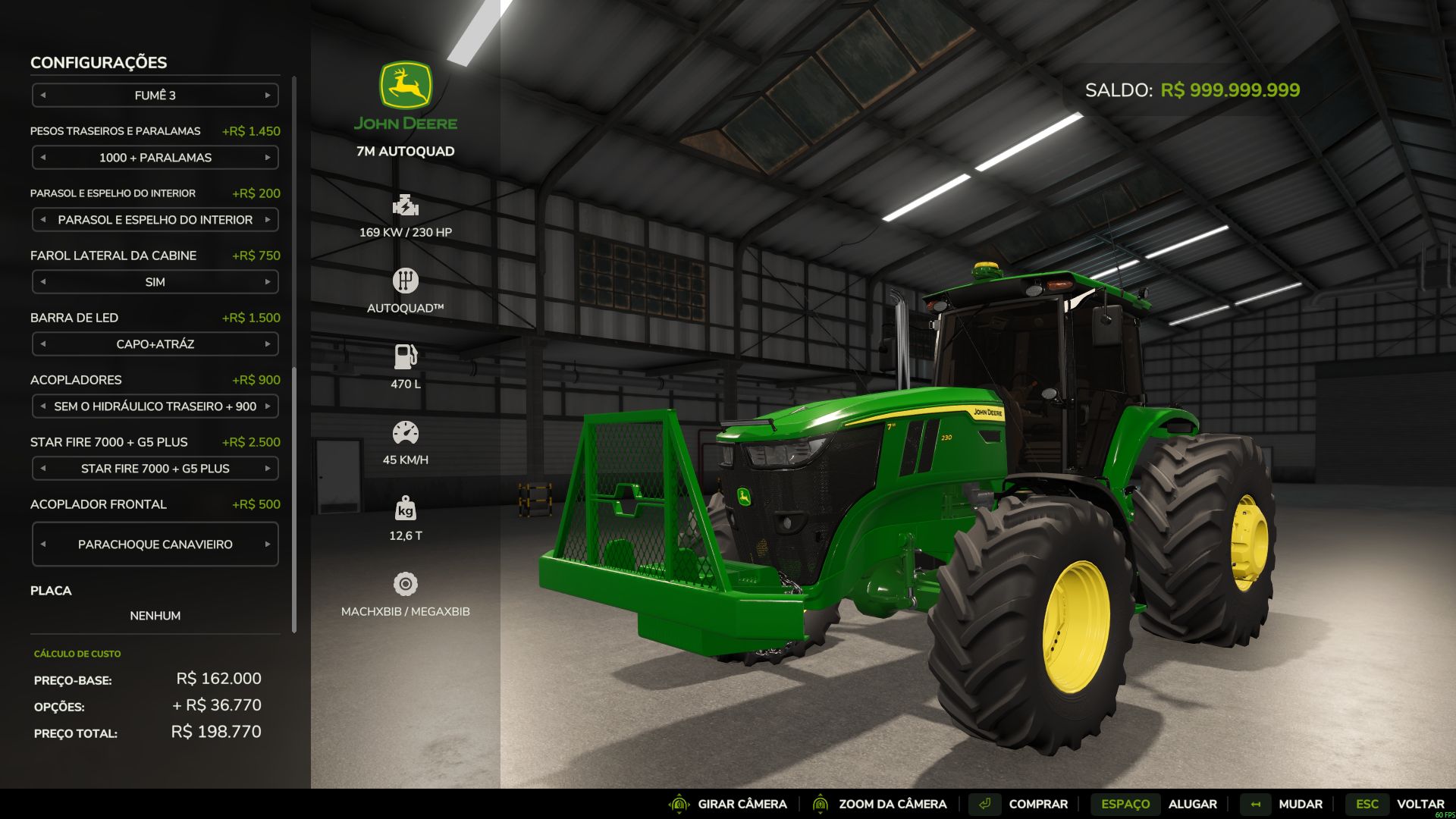This screenshot has height=819, width=1456.
Task: Toggle FAROL LATERAL DA CABINE to SIM
Action: pos(155,281)
